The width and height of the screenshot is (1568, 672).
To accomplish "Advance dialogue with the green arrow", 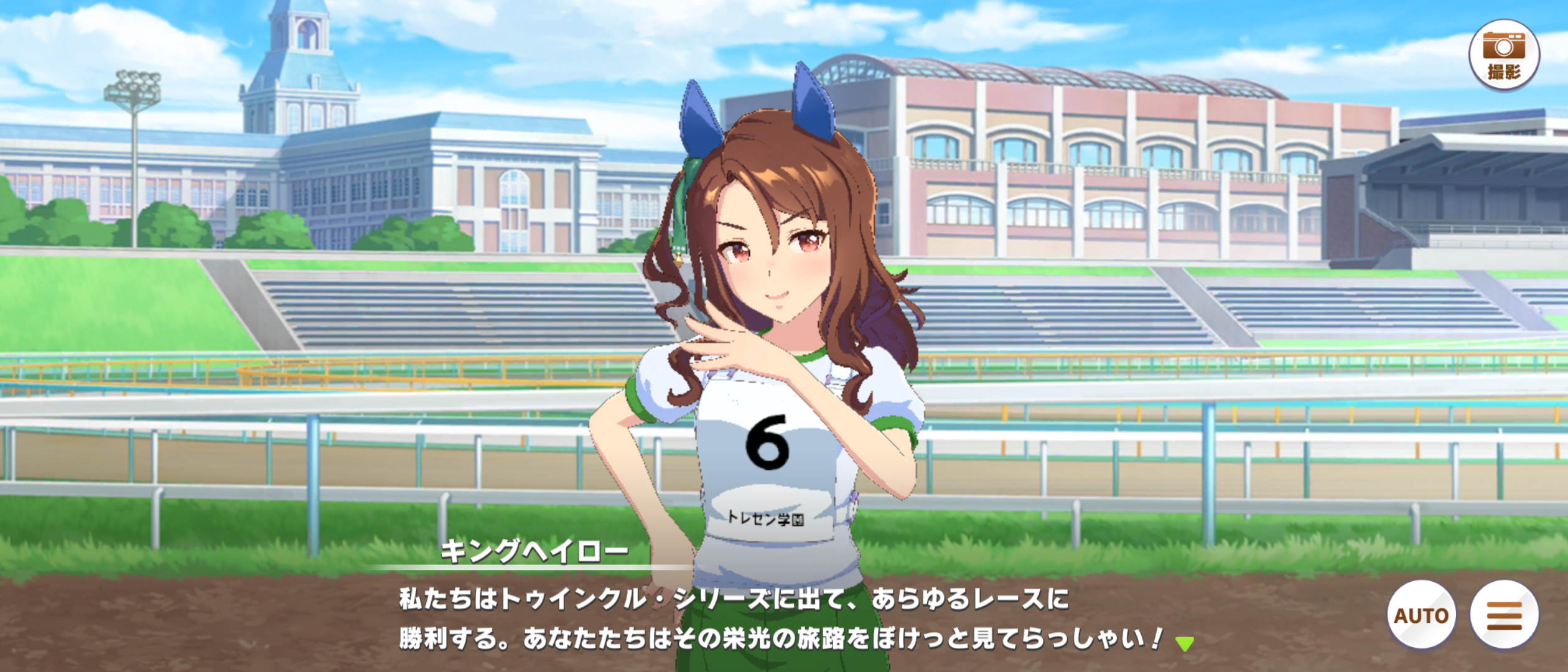I will 1185,644.
